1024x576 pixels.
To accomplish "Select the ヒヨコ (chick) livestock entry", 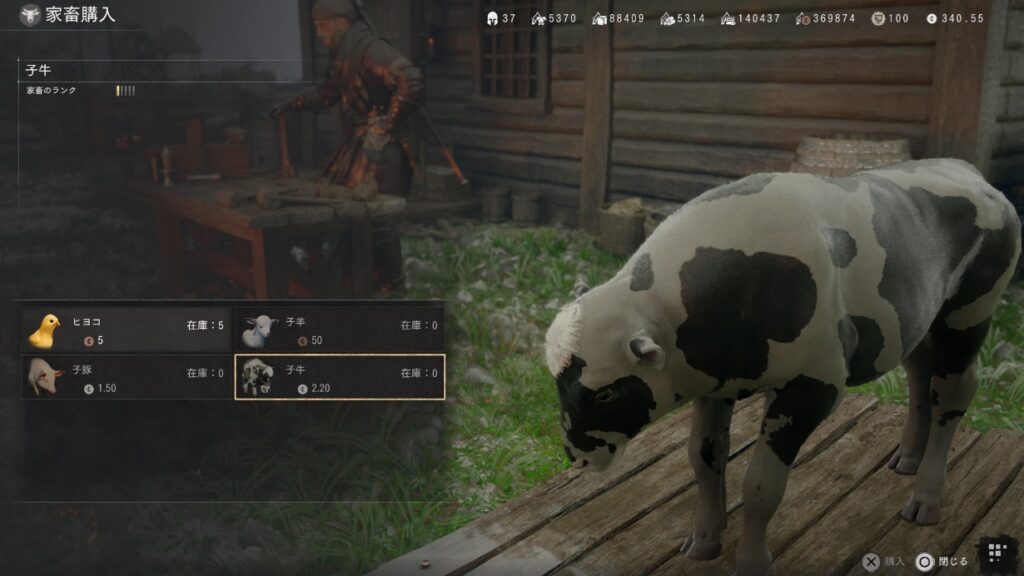I will point(127,330).
